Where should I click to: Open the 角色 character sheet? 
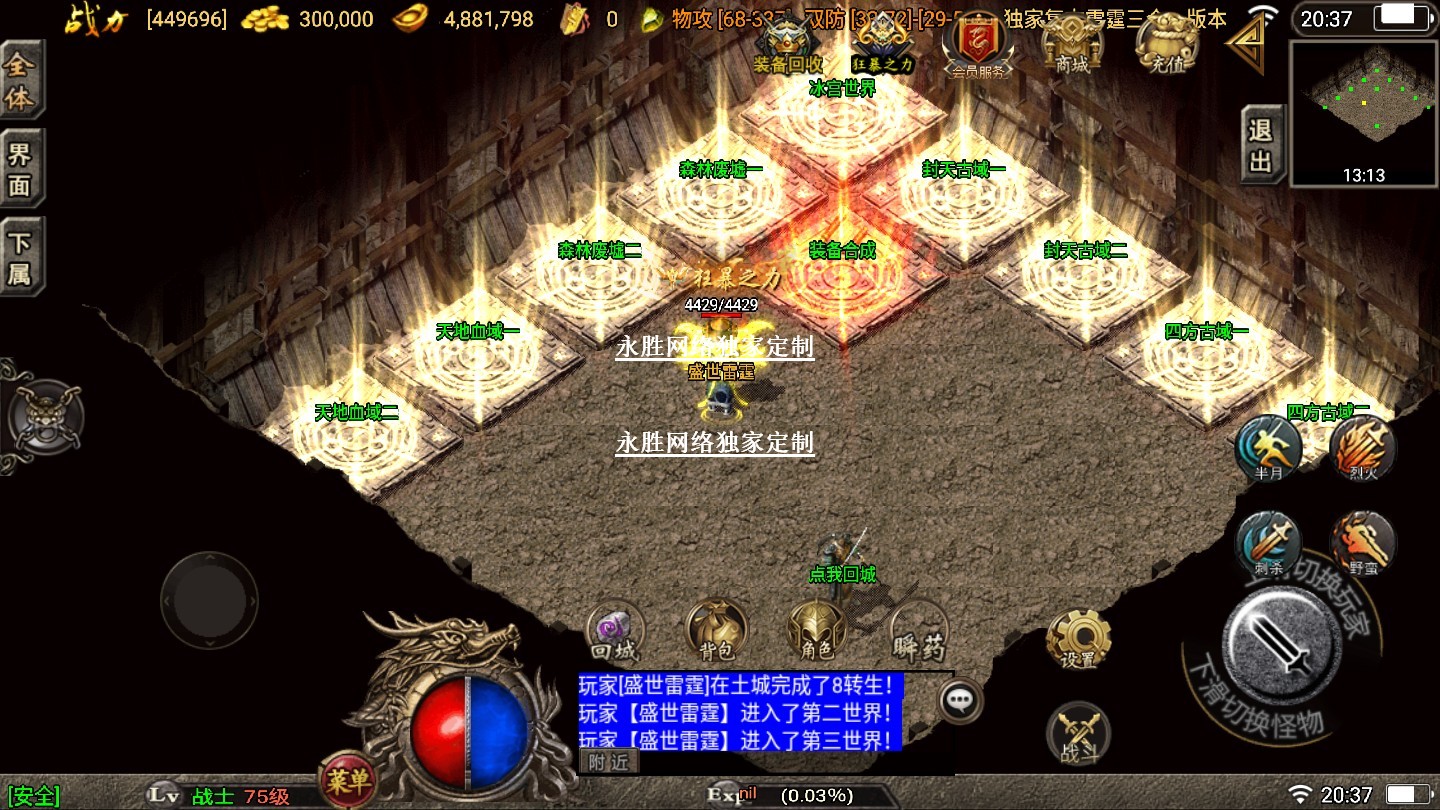817,631
